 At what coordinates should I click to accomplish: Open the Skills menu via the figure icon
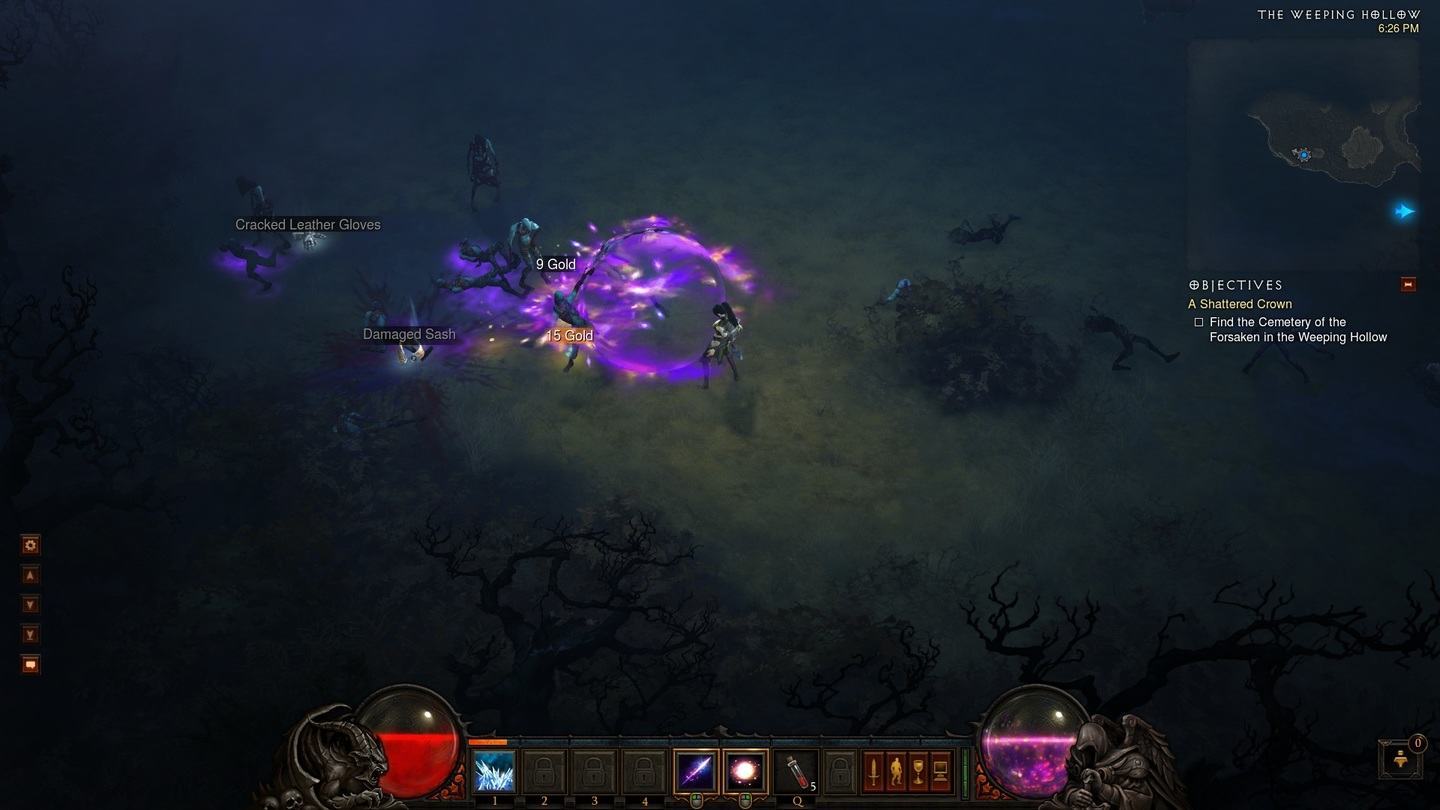click(896, 770)
